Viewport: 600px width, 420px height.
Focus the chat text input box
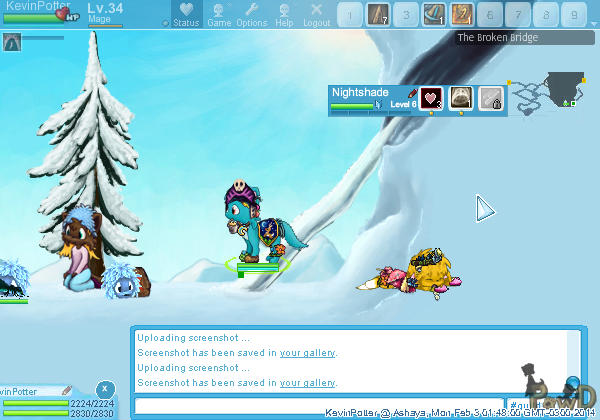pyautogui.click(x=318, y=405)
